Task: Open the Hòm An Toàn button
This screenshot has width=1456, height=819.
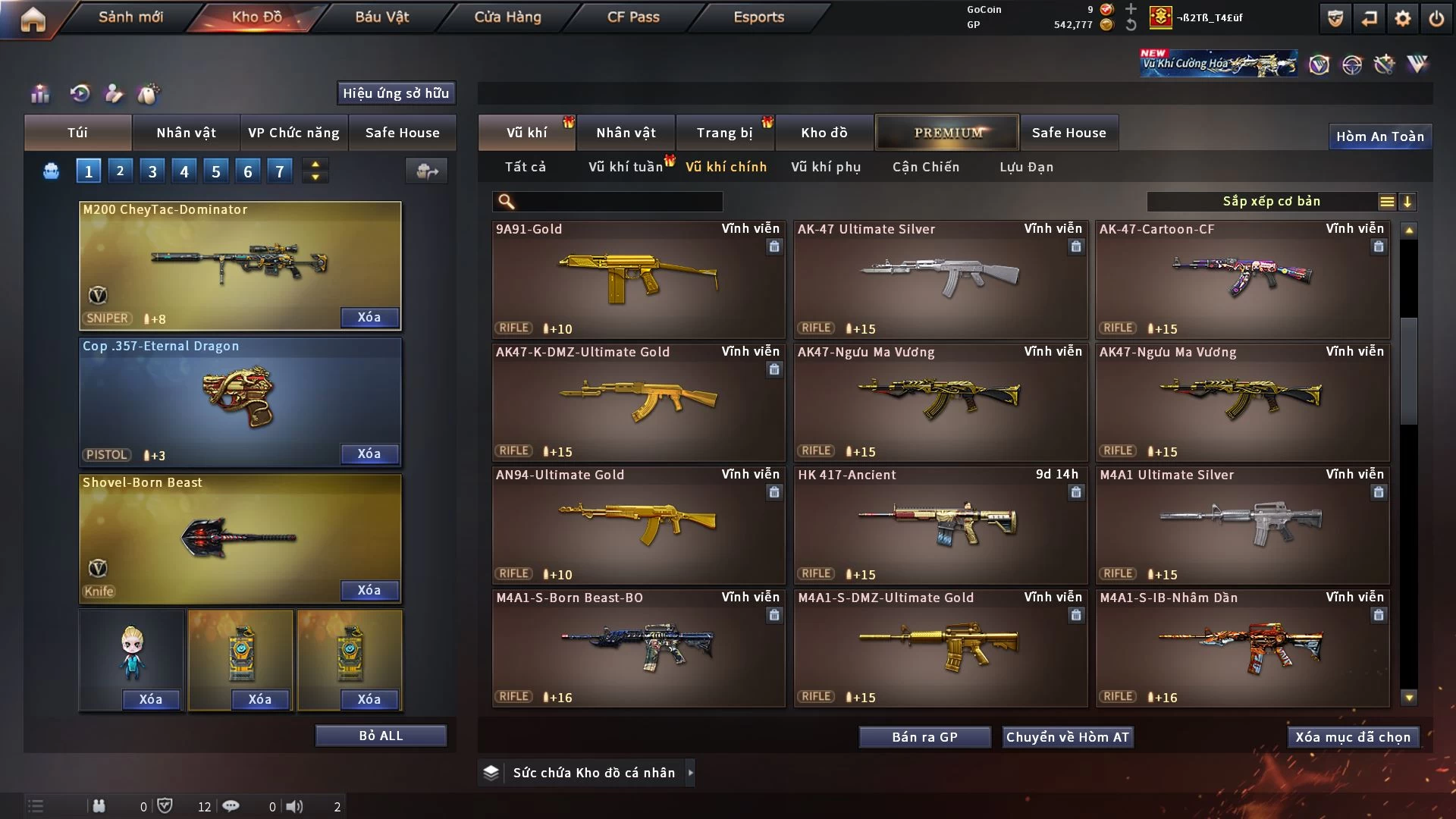Action: (1379, 136)
